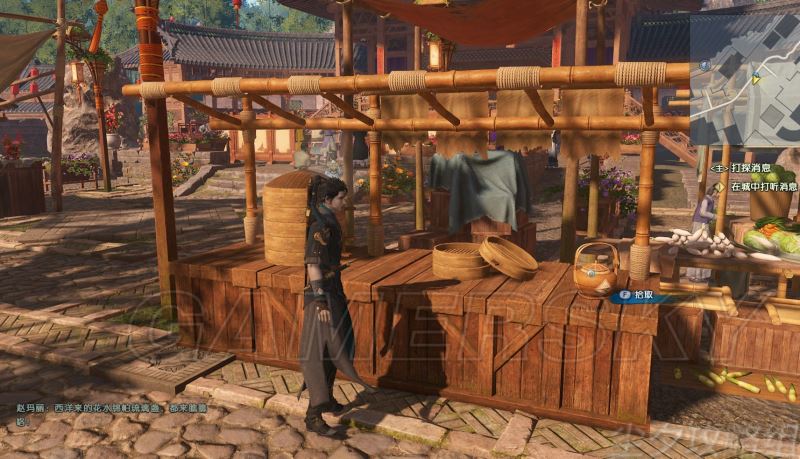Click the blue round marker on the minimap
Screen dimensions: 800x459
pyautogui.click(x=705, y=65)
